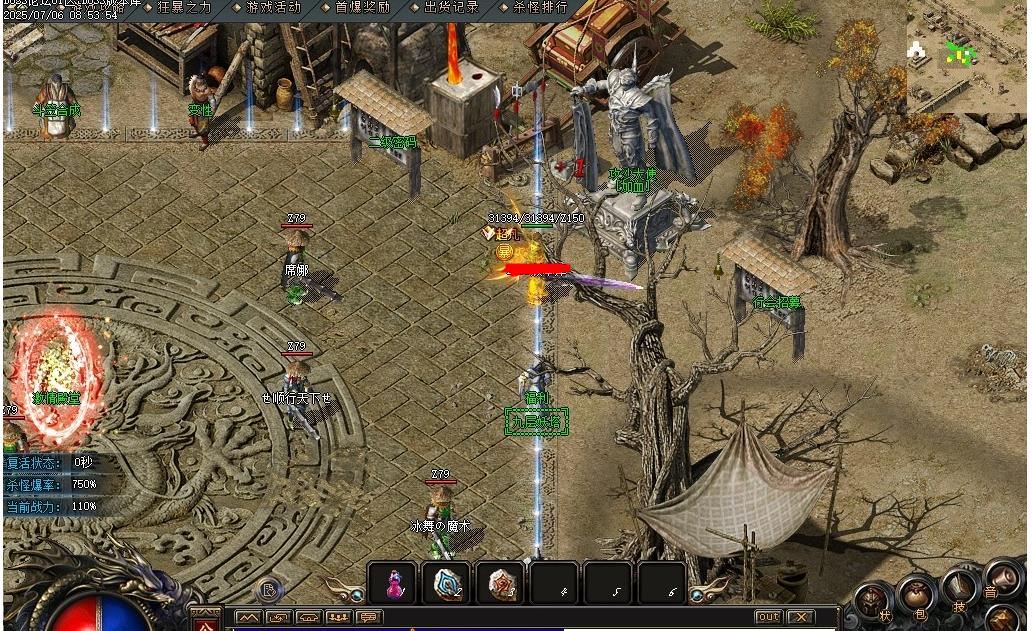Close the game with the X button
The width and height of the screenshot is (1032, 631).
[x=800, y=617]
